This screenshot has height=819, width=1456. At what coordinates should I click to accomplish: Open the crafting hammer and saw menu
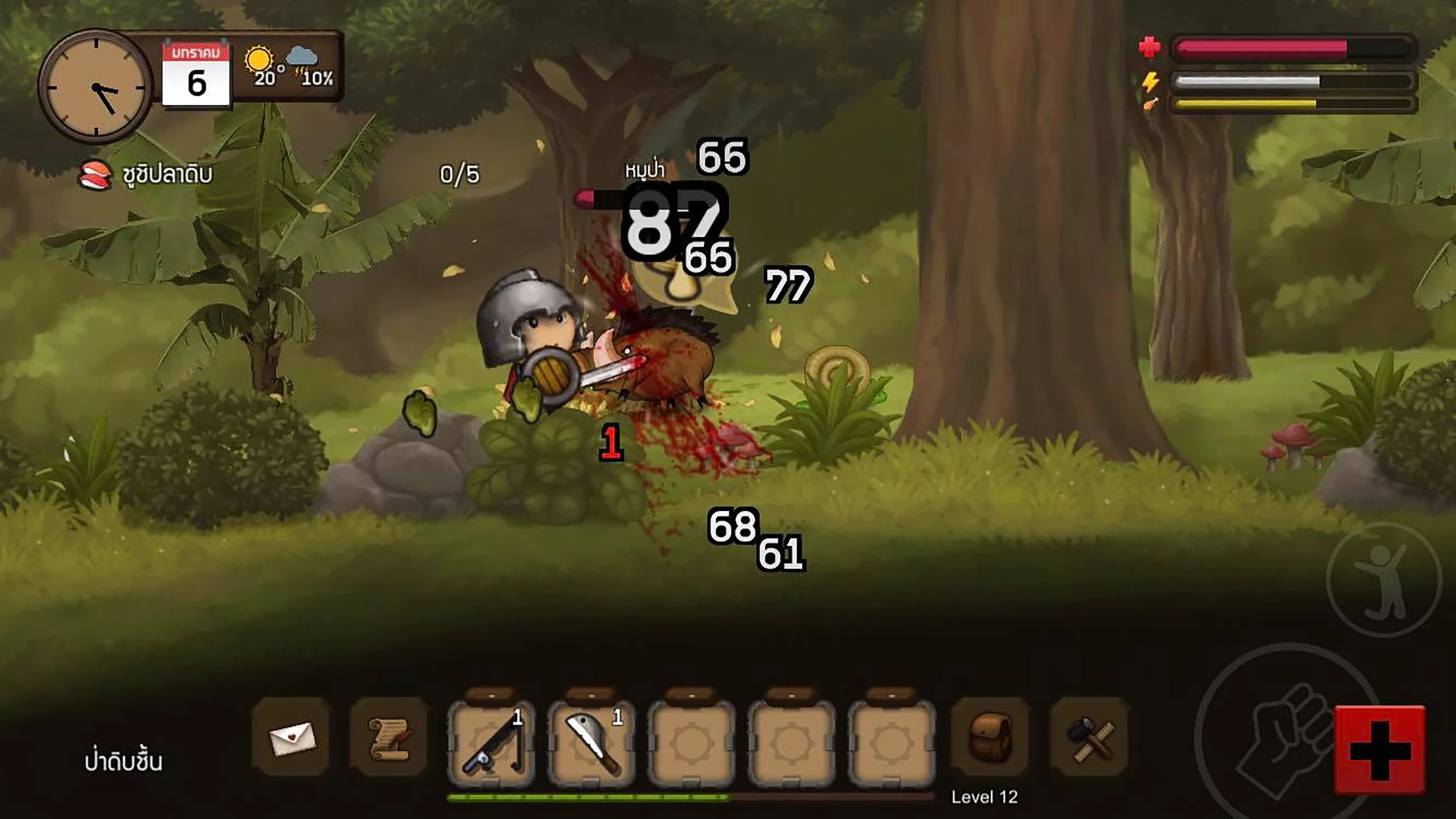[1089, 738]
